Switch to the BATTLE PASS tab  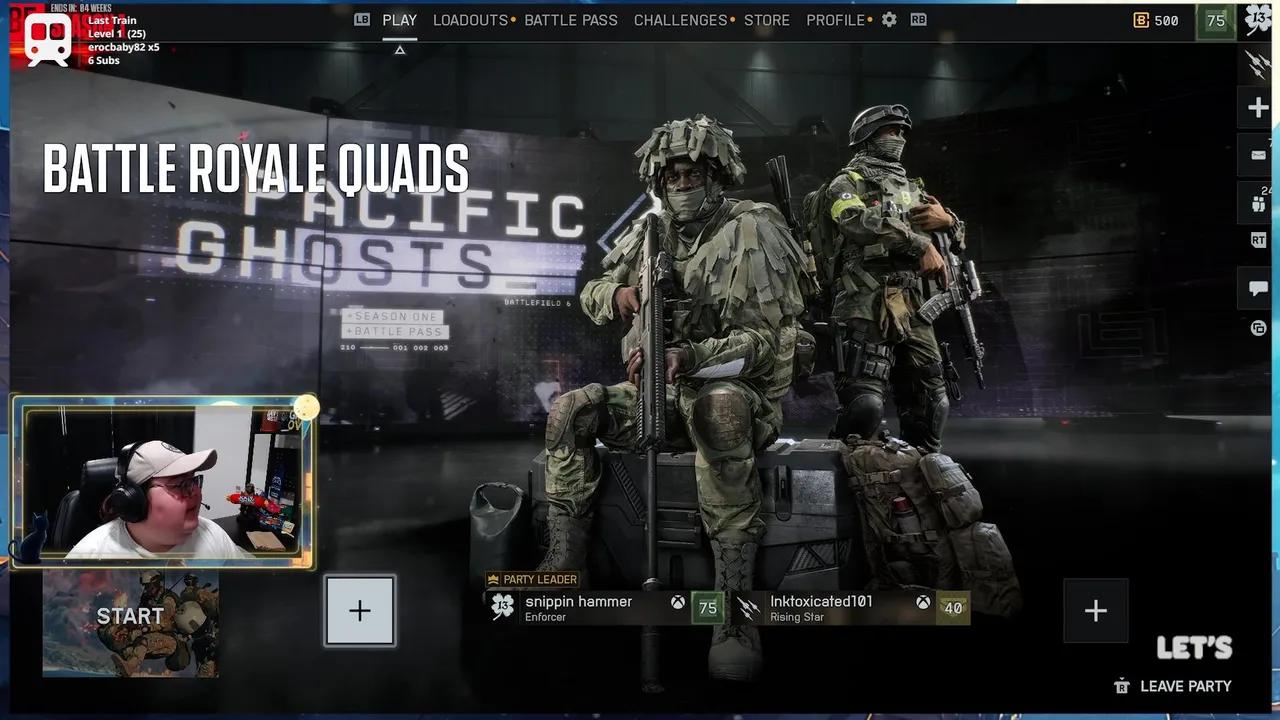tap(571, 19)
